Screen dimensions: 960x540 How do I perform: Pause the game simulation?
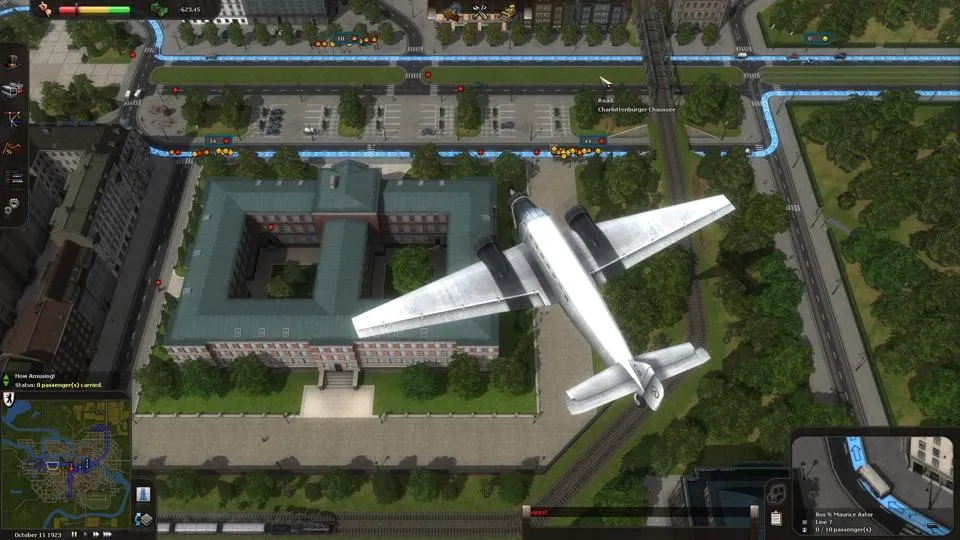[72, 534]
